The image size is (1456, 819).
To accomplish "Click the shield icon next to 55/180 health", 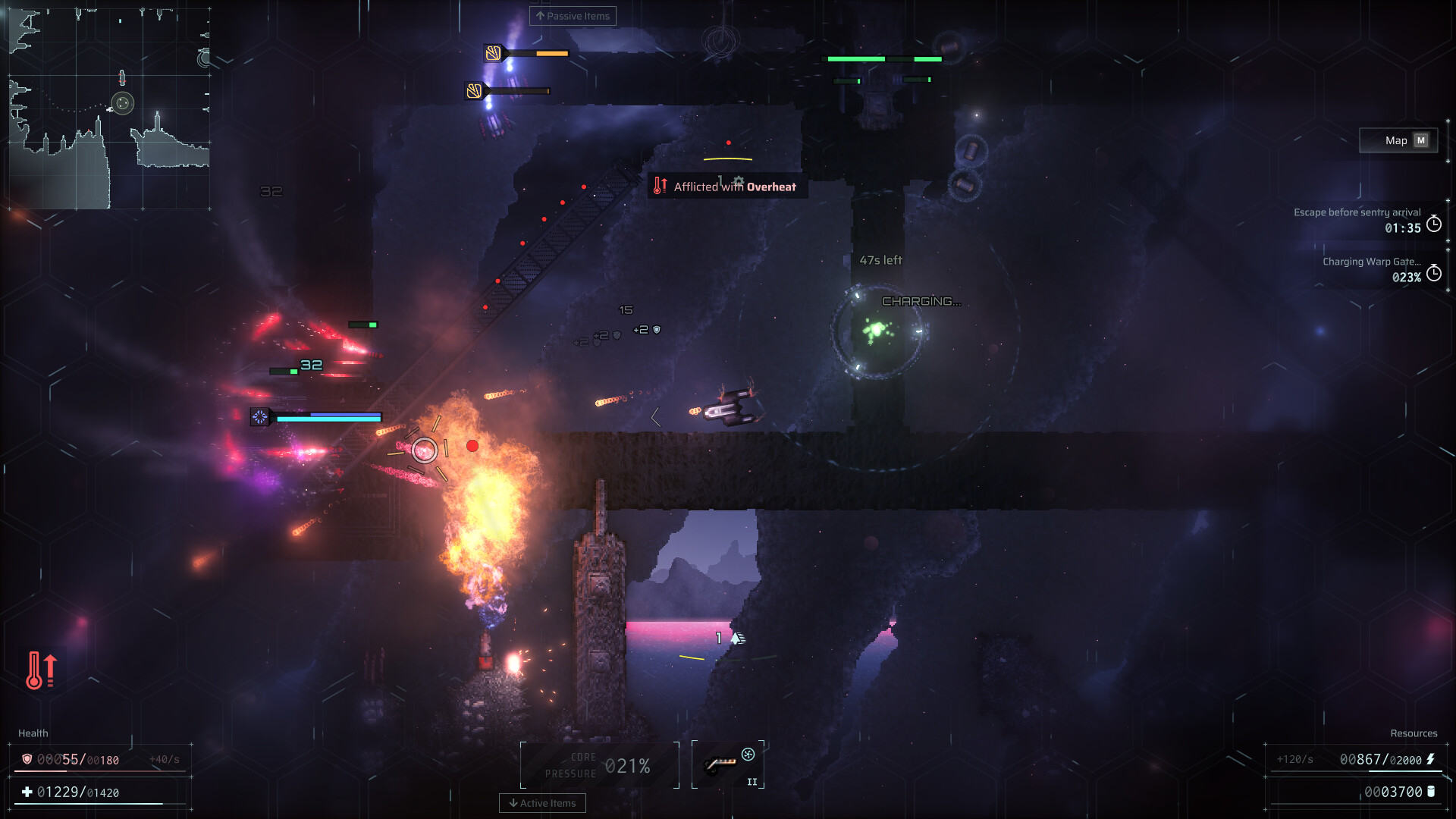I will 28,758.
